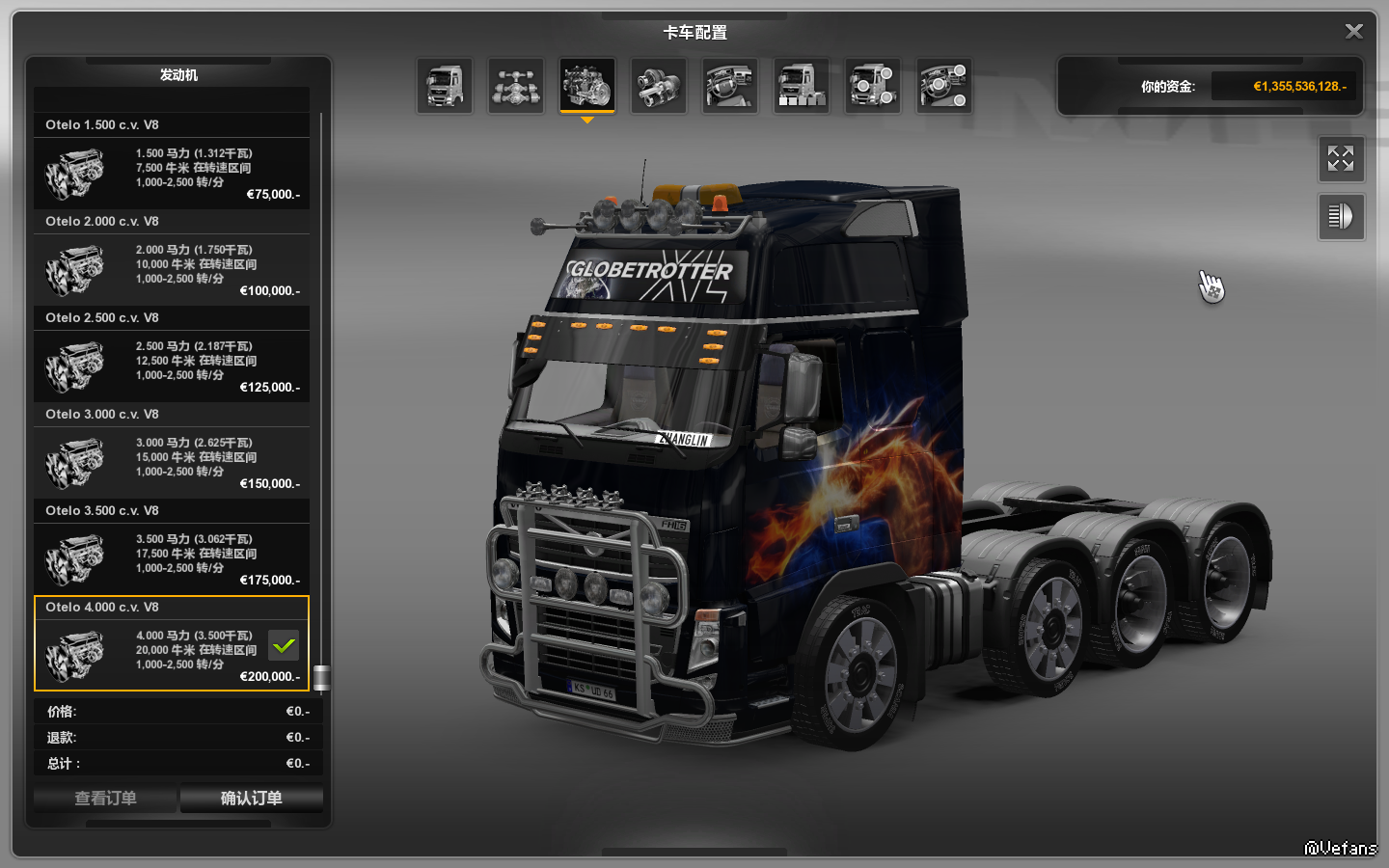Select the Otelo 1.500 c.v. V8 engine
This screenshot has height=868, width=1389.
pyautogui.click(x=172, y=174)
